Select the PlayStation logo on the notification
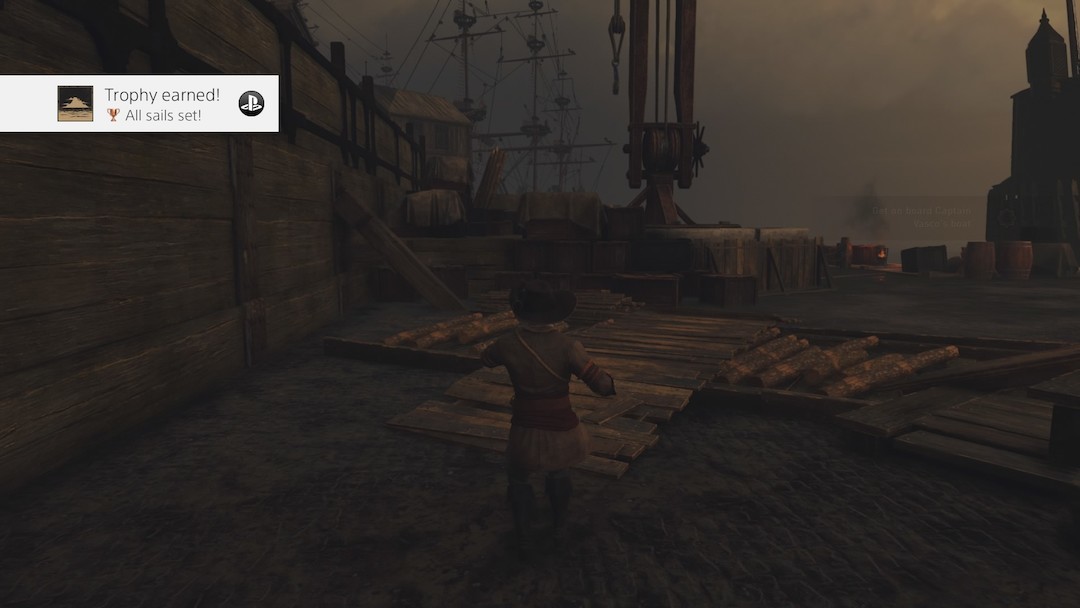This screenshot has height=608, width=1080. pyautogui.click(x=251, y=104)
